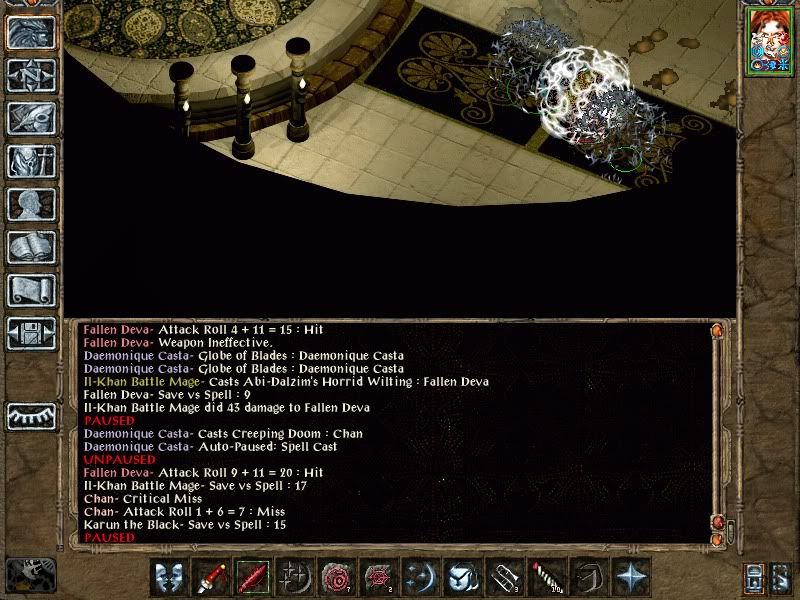Click the closed-eye rest button
800x600 pixels.
[x=31, y=416]
